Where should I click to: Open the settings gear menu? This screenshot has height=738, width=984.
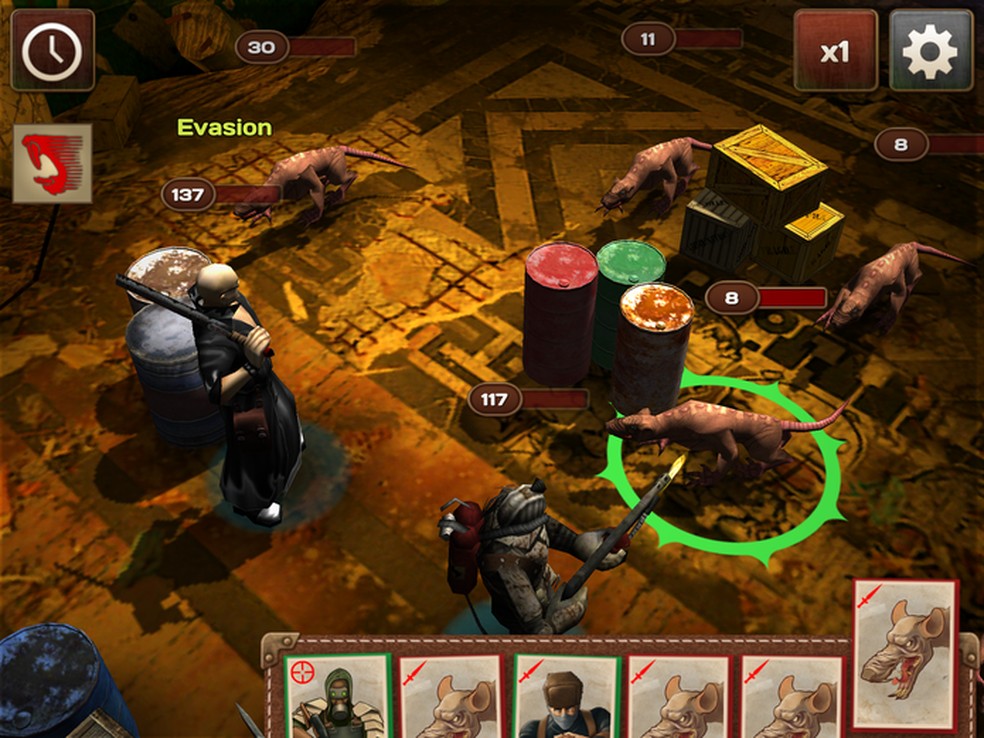click(x=930, y=51)
